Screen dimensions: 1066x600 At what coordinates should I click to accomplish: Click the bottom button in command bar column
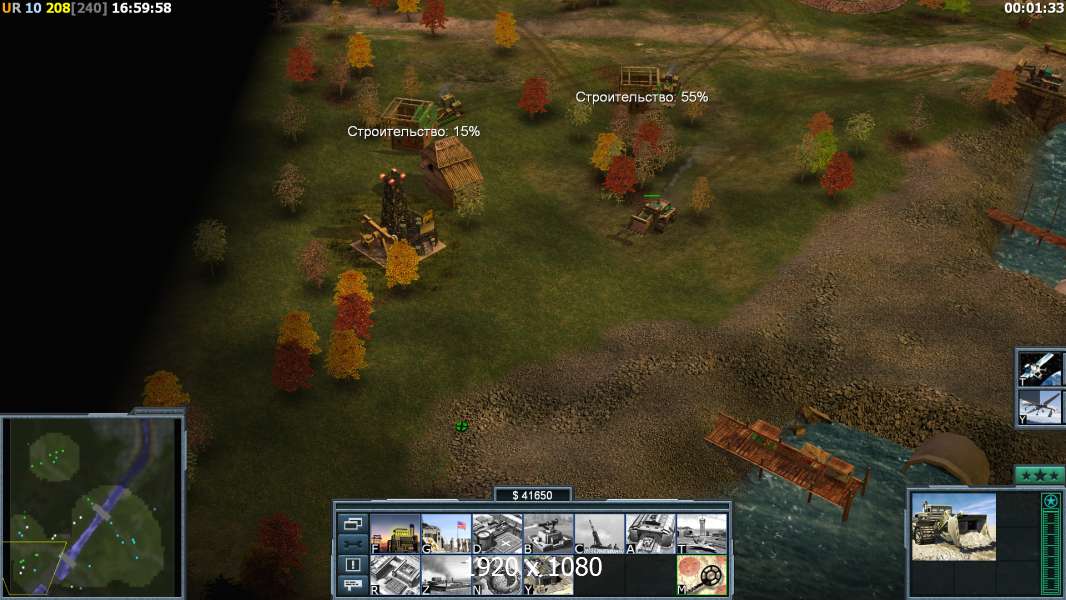pos(352,586)
